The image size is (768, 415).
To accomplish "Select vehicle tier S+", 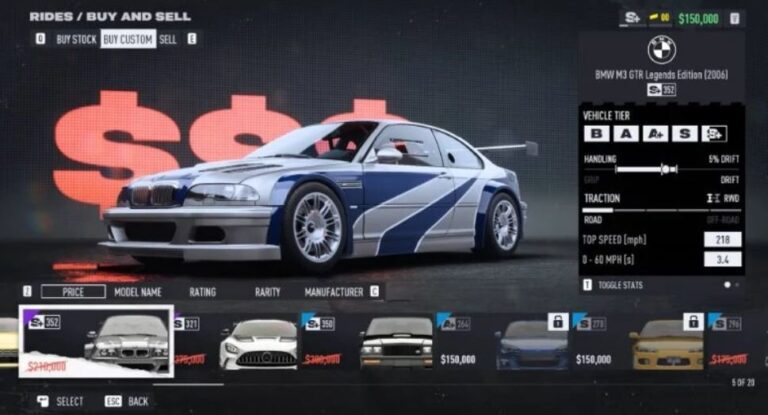I will pyautogui.click(x=714, y=133).
